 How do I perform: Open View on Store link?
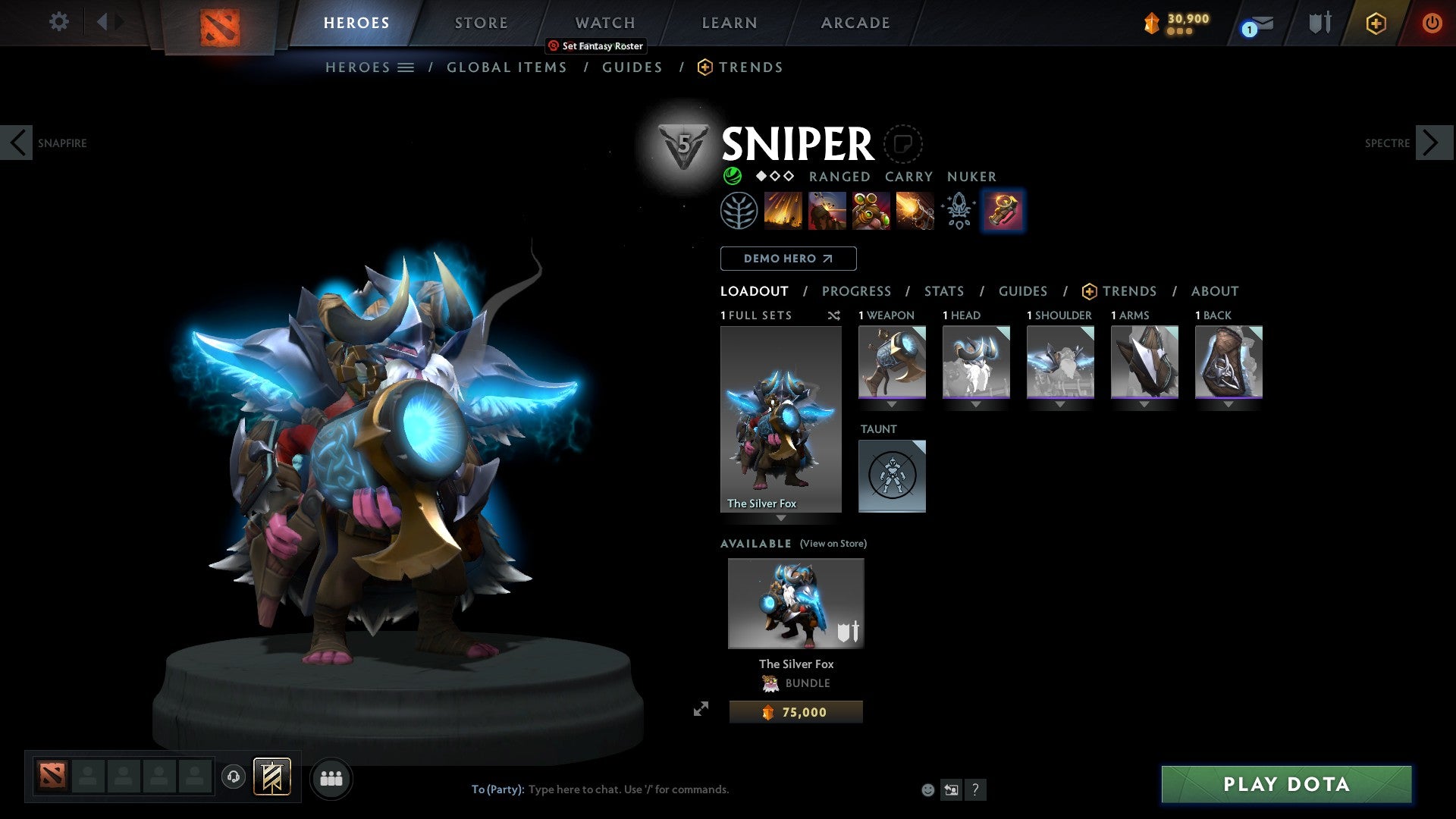pyautogui.click(x=833, y=544)
